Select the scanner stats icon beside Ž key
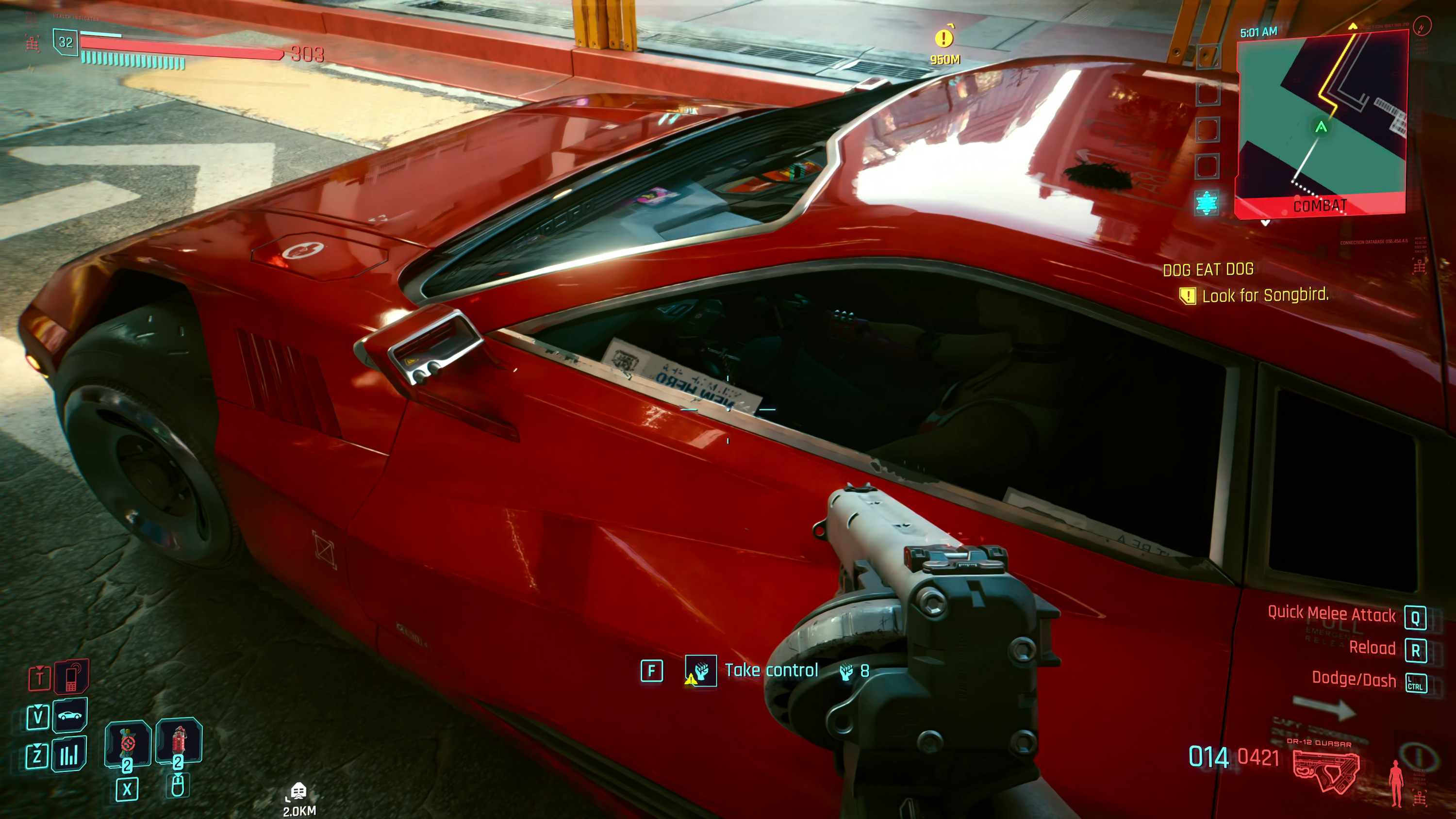The height and width of the screenshot is (819, 1456). (x=69, y=755)
